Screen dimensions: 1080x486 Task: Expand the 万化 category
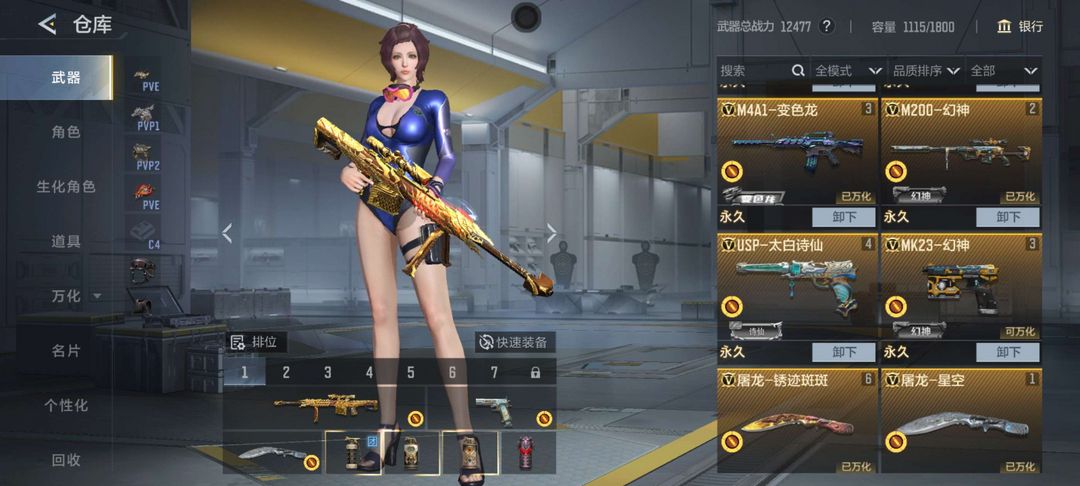point(75,296)
